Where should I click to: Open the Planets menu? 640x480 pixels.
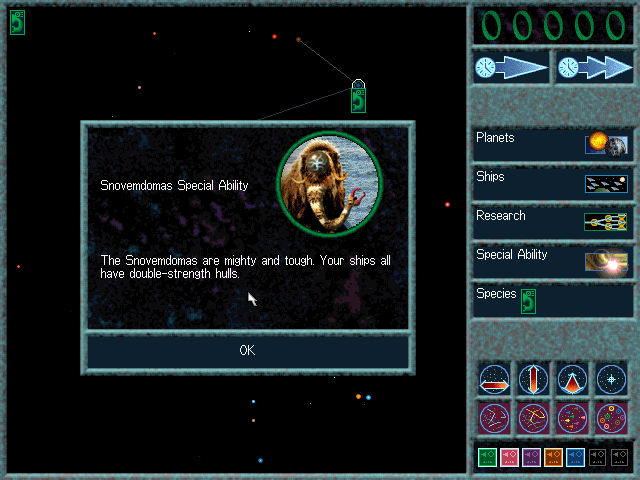point(553,144)
